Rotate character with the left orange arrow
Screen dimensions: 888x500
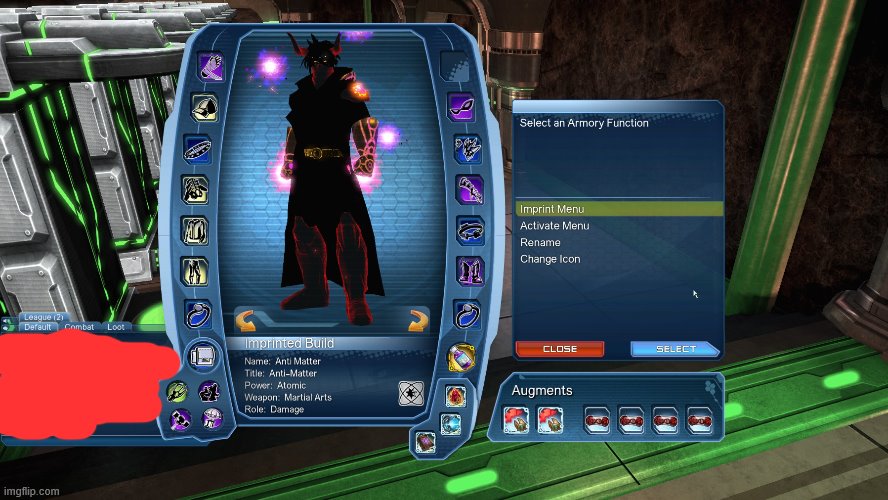(247, 321)
